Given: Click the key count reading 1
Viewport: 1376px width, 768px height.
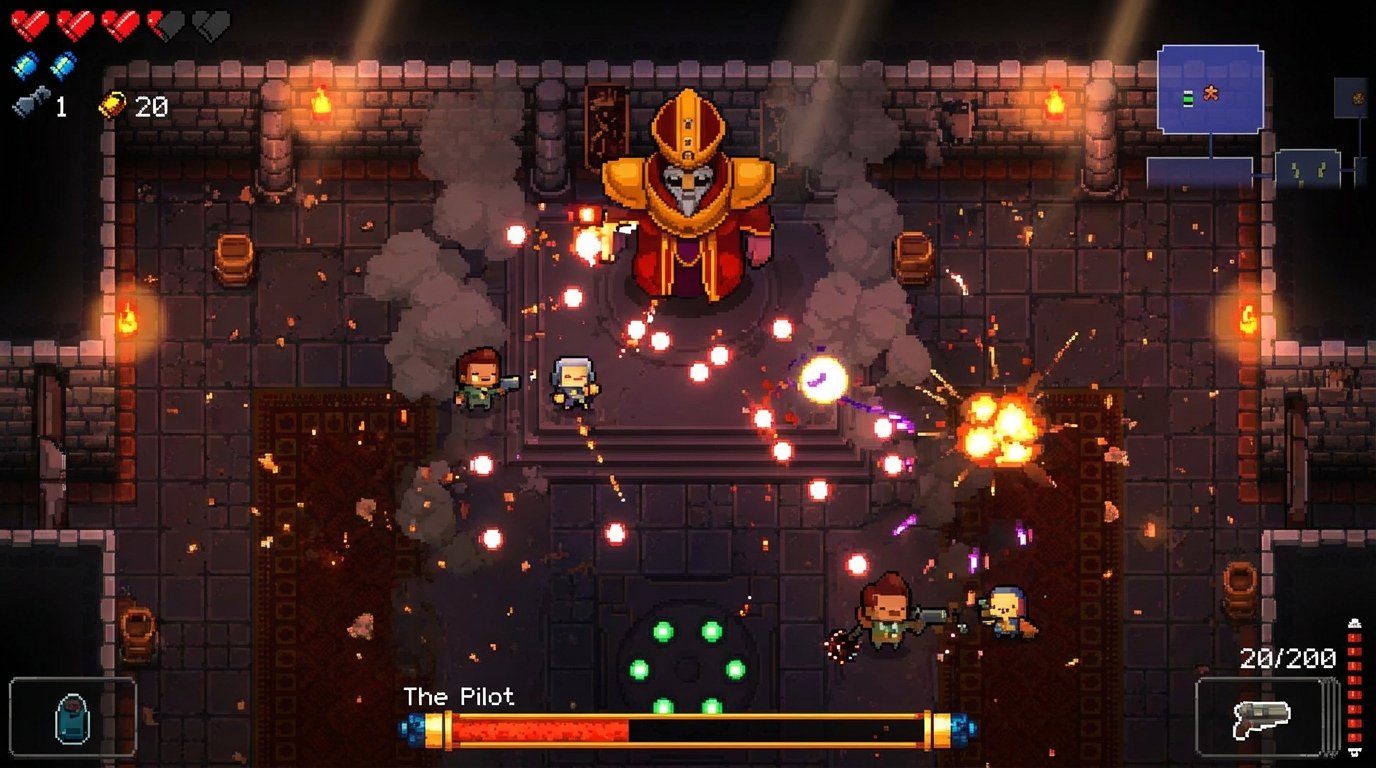Looking at the screenshot, I should [62, 105].
